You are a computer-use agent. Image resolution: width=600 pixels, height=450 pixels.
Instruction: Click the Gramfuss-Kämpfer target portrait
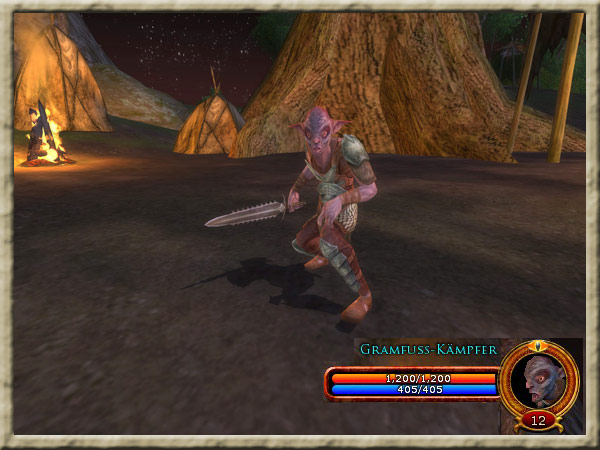tap(540, 379)
